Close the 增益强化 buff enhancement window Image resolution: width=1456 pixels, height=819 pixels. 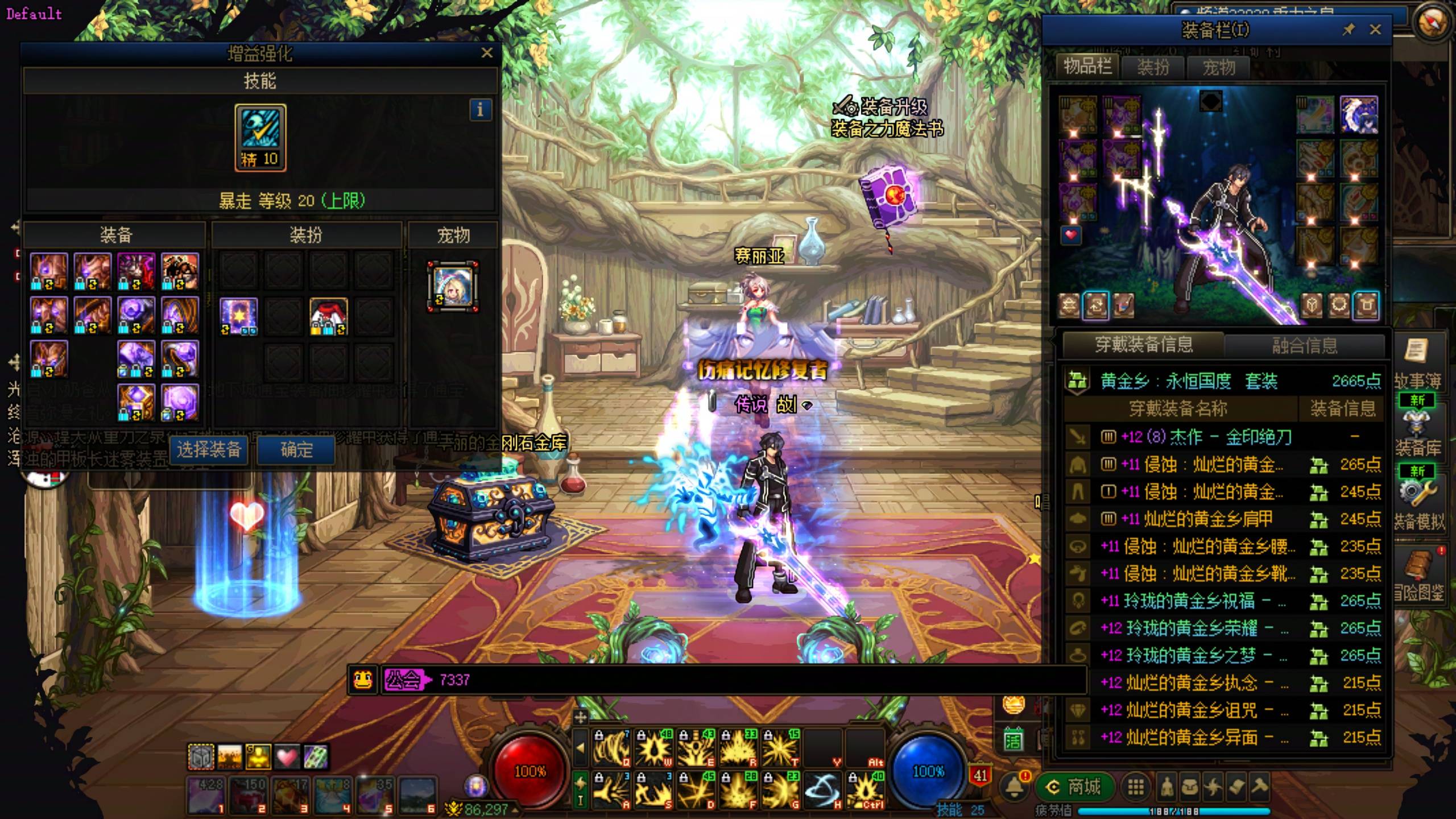click(487, 53)
